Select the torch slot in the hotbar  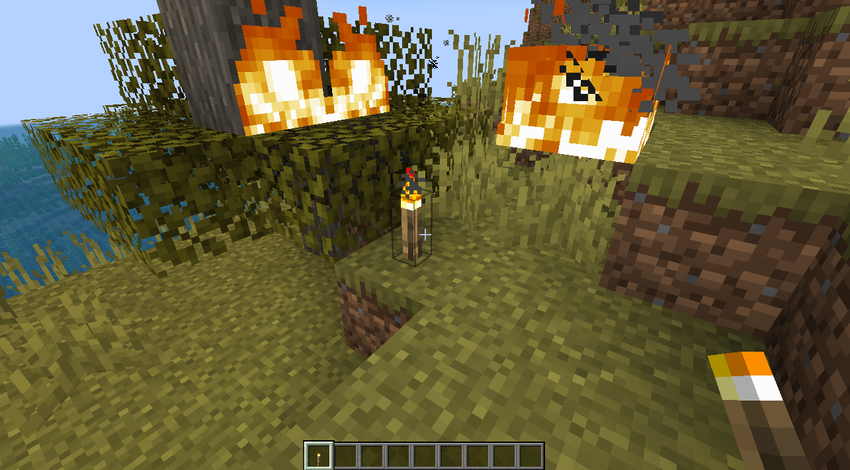[x=319, y=455]
